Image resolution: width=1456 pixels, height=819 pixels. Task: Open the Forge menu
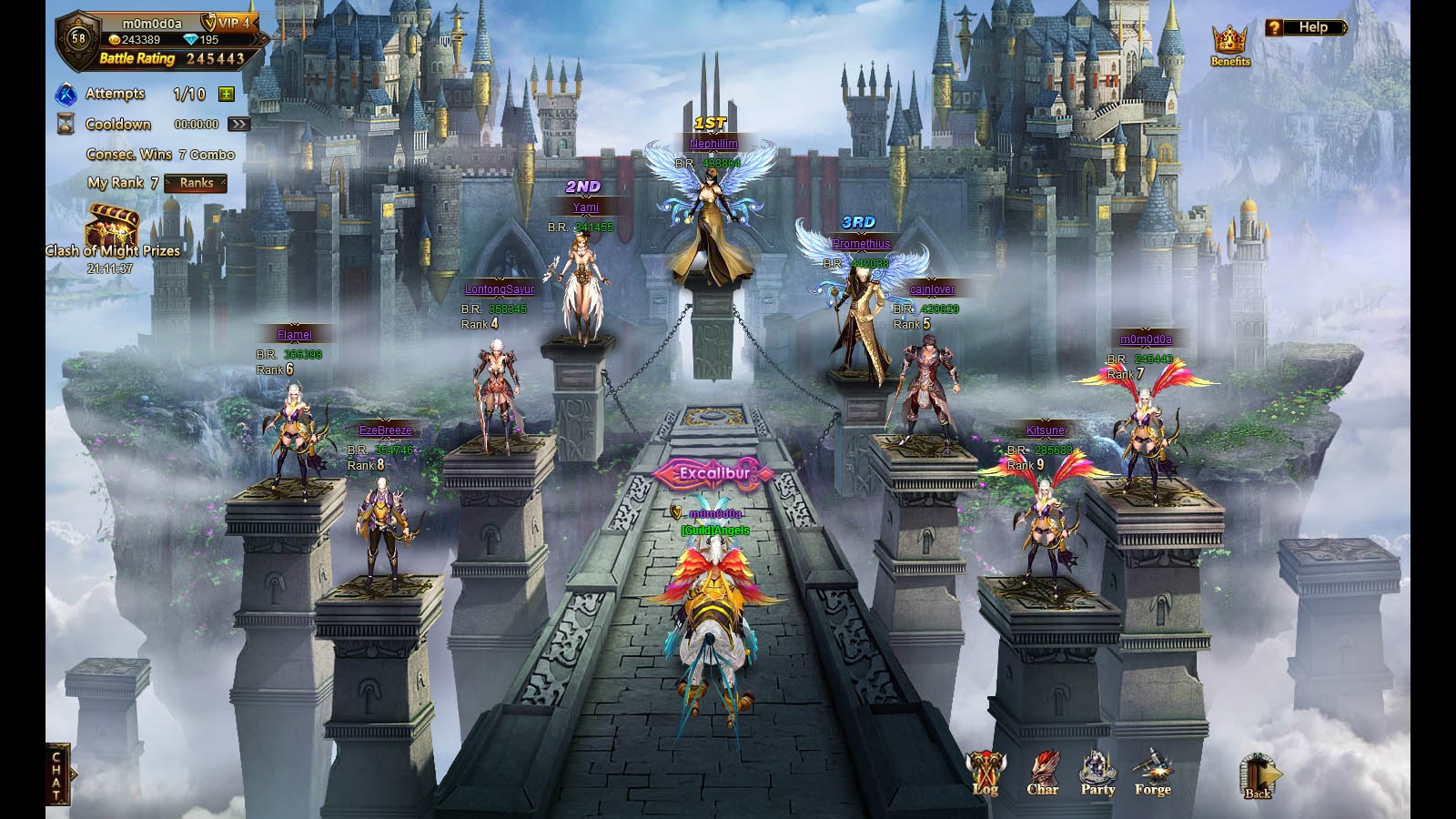1152,774
